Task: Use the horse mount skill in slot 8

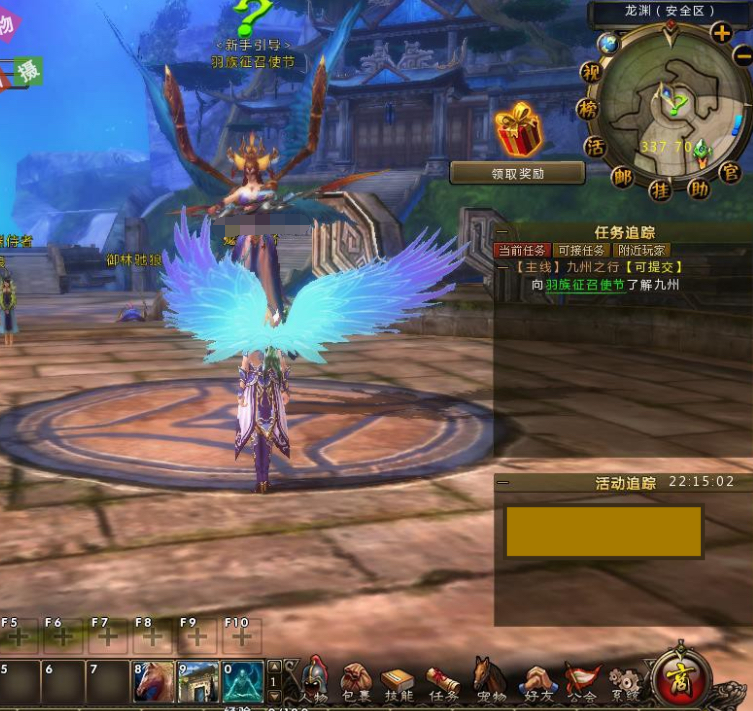Action: point(152,682)
